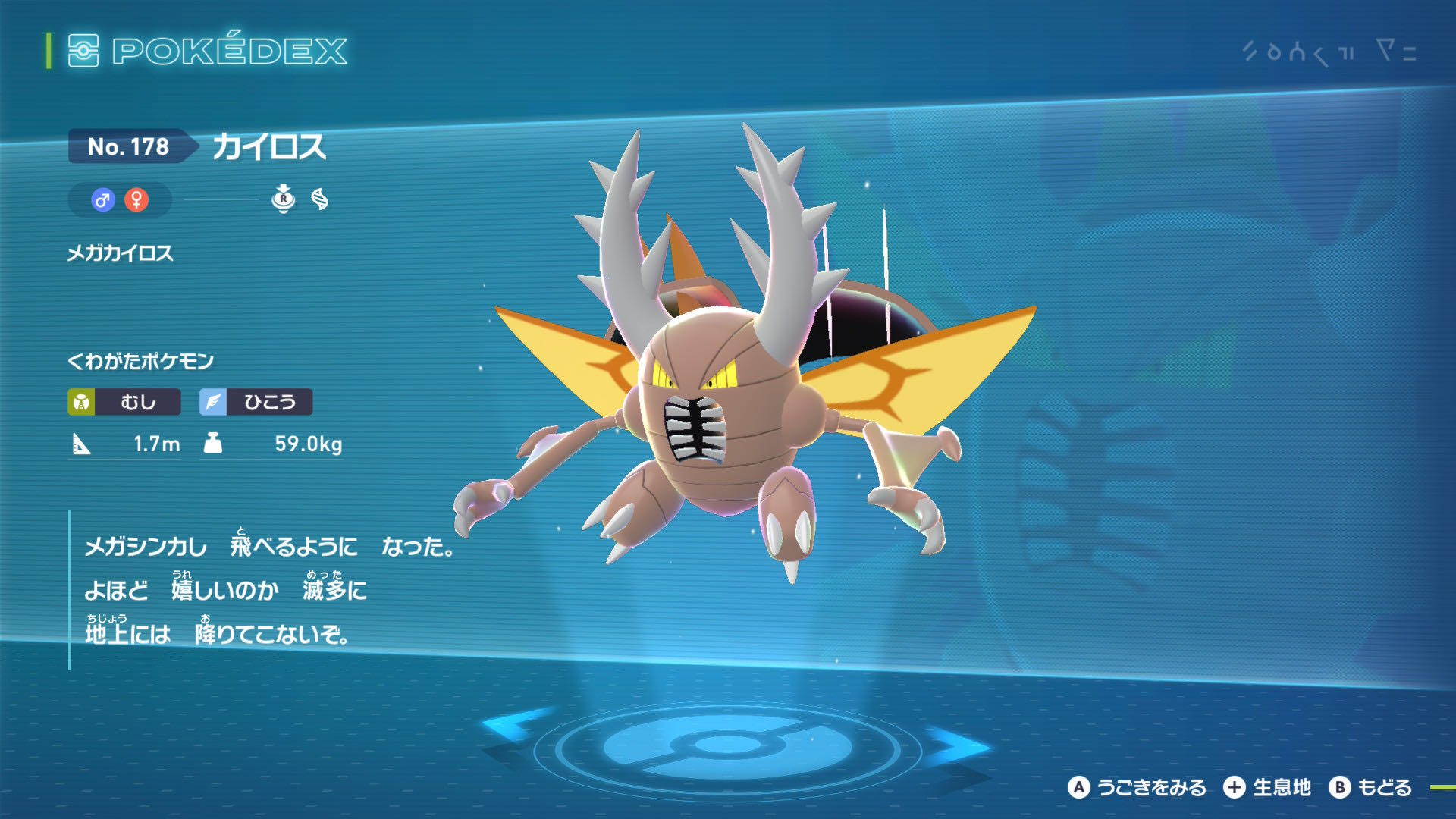Show the previous Pokémon with the left arrow

point(517,730)
